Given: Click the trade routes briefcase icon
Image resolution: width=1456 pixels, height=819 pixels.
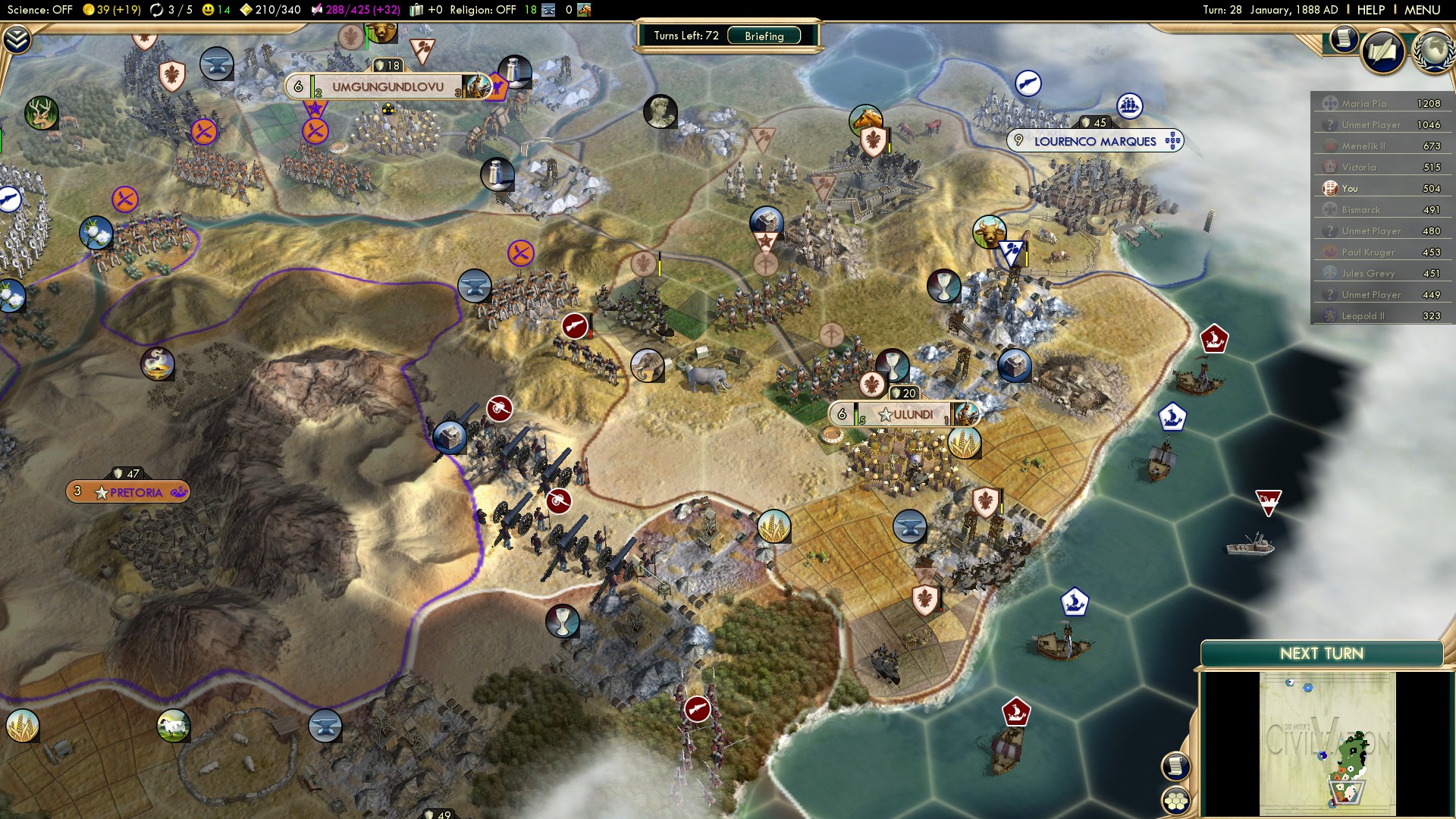Looking at the screenshot, I should tap(417, 11).
